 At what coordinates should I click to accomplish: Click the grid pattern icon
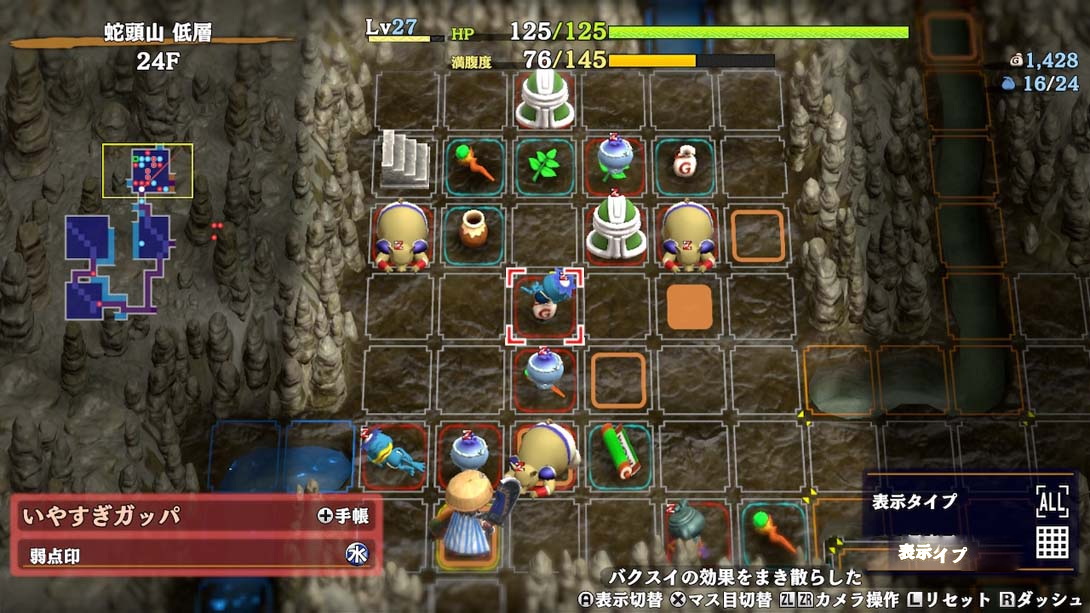tap(1051, 541)
